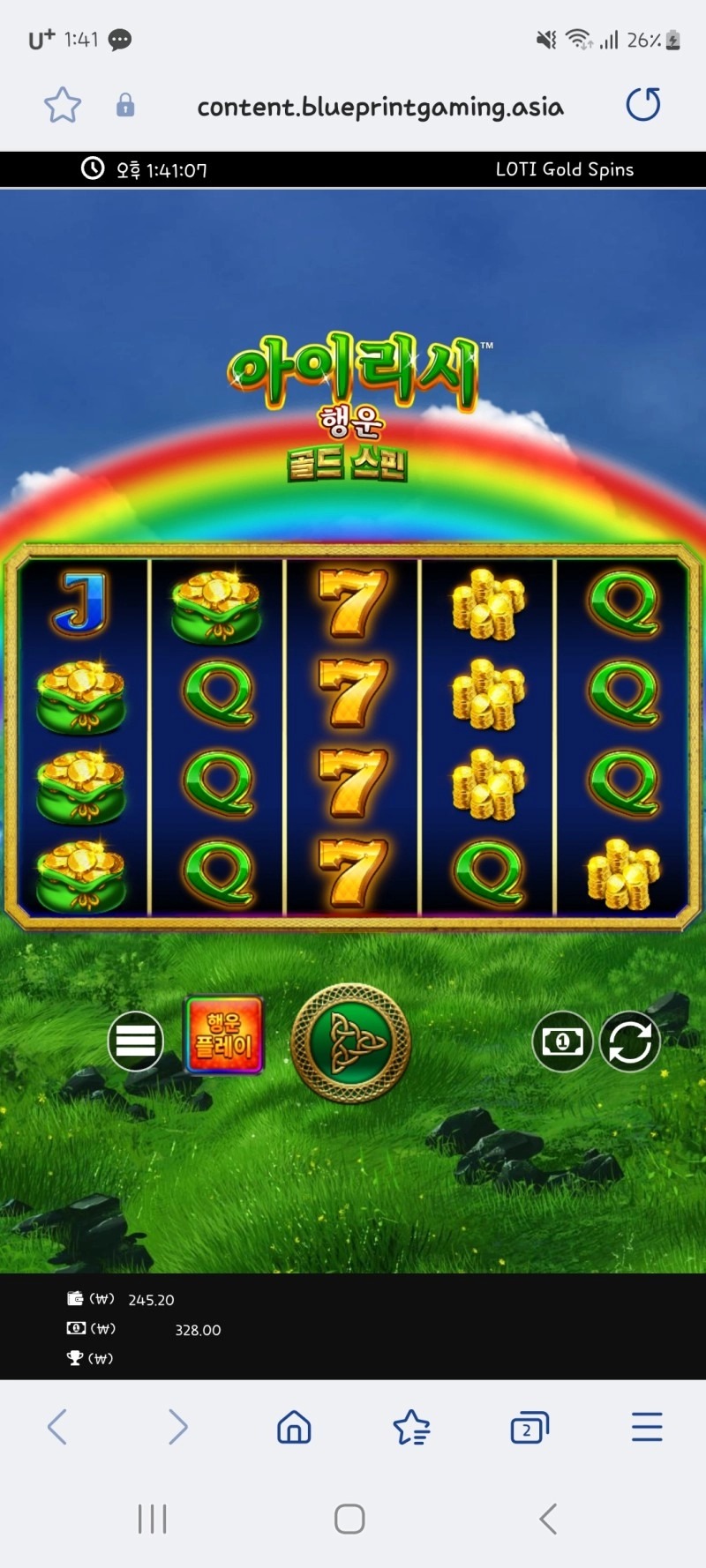
Task: Open the browser's three-line menu
Action: [647, 1427]
